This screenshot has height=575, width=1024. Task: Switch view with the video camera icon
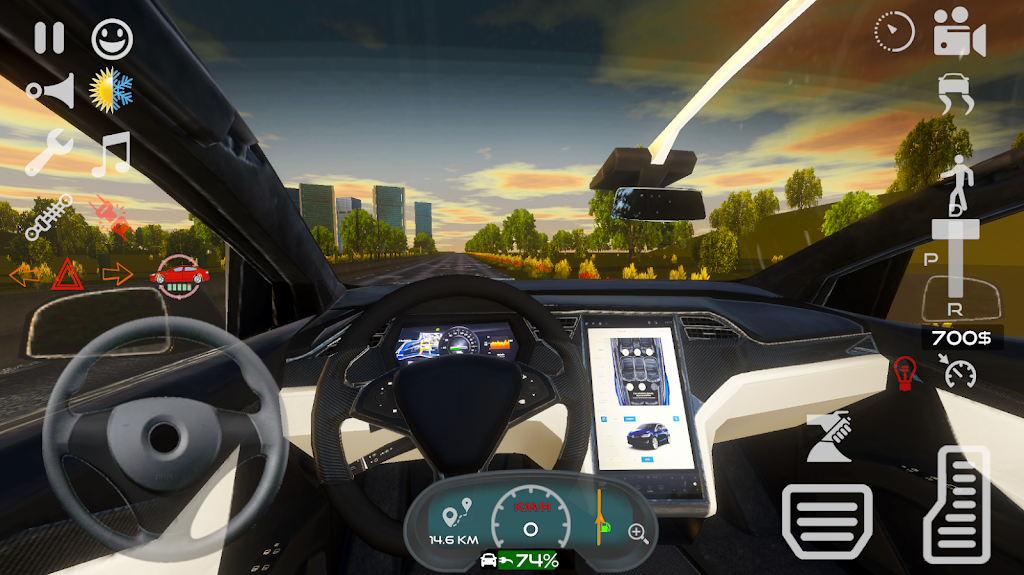pos(959,33)
